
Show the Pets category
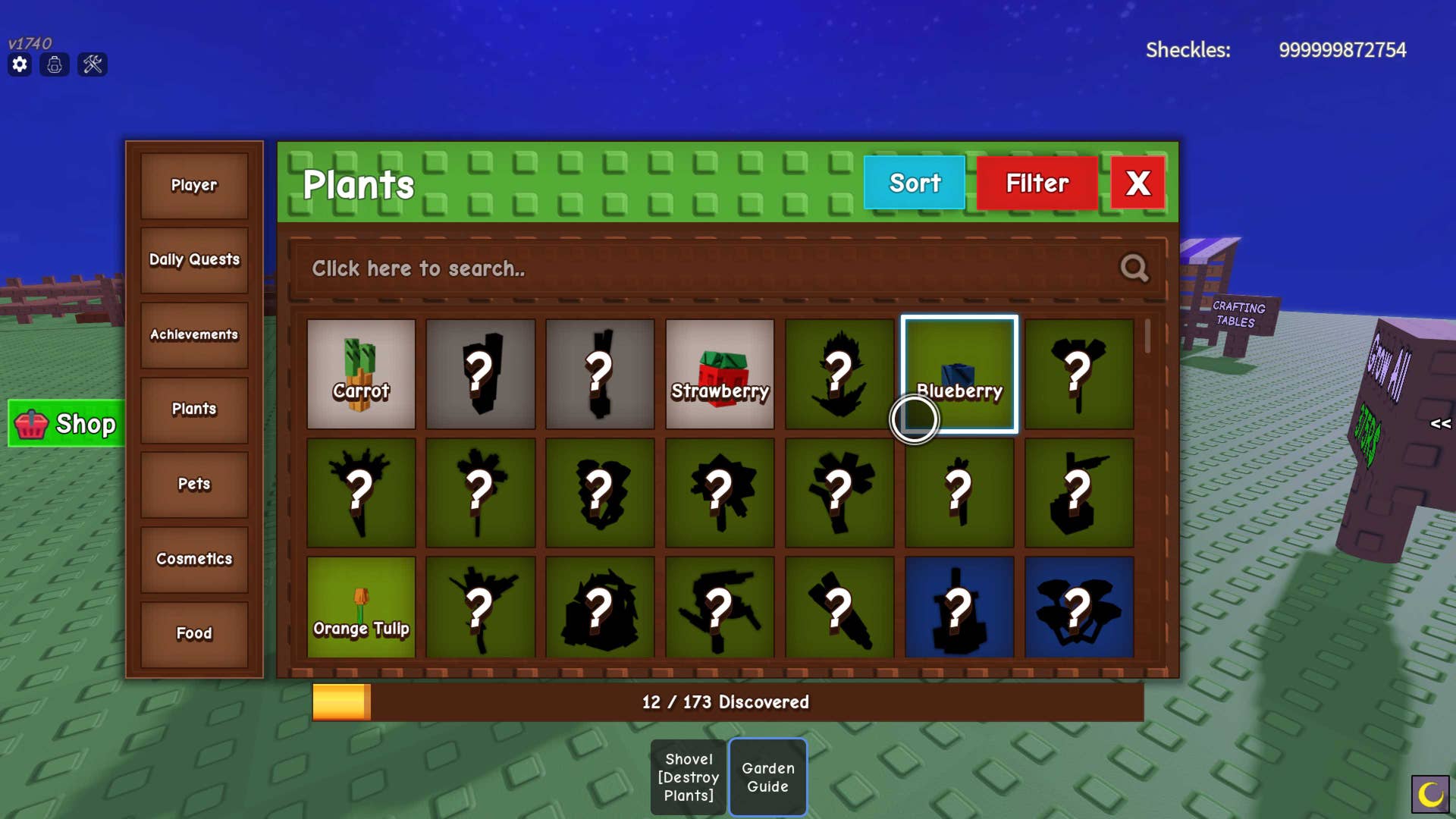[194, 484]
